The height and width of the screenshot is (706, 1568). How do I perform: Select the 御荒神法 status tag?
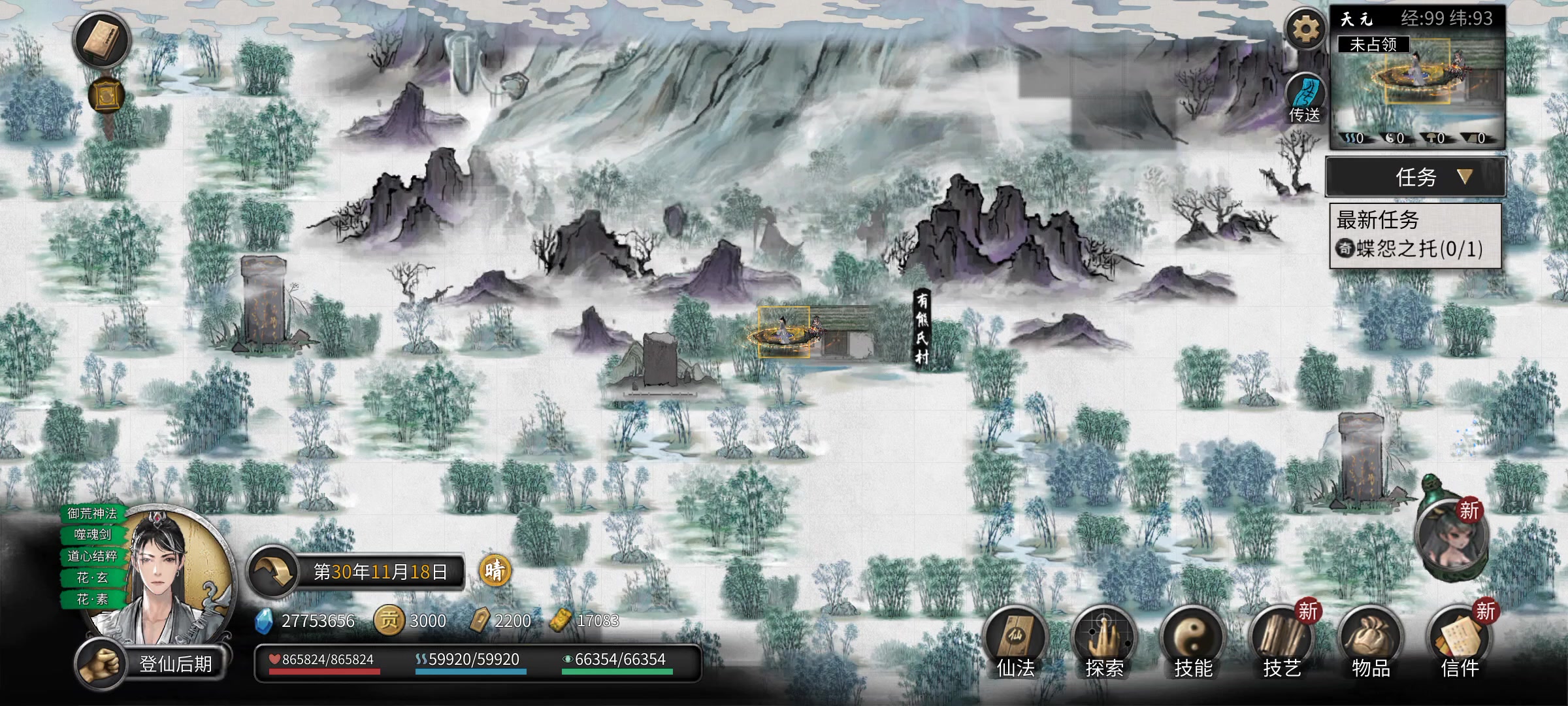(92, 514)
